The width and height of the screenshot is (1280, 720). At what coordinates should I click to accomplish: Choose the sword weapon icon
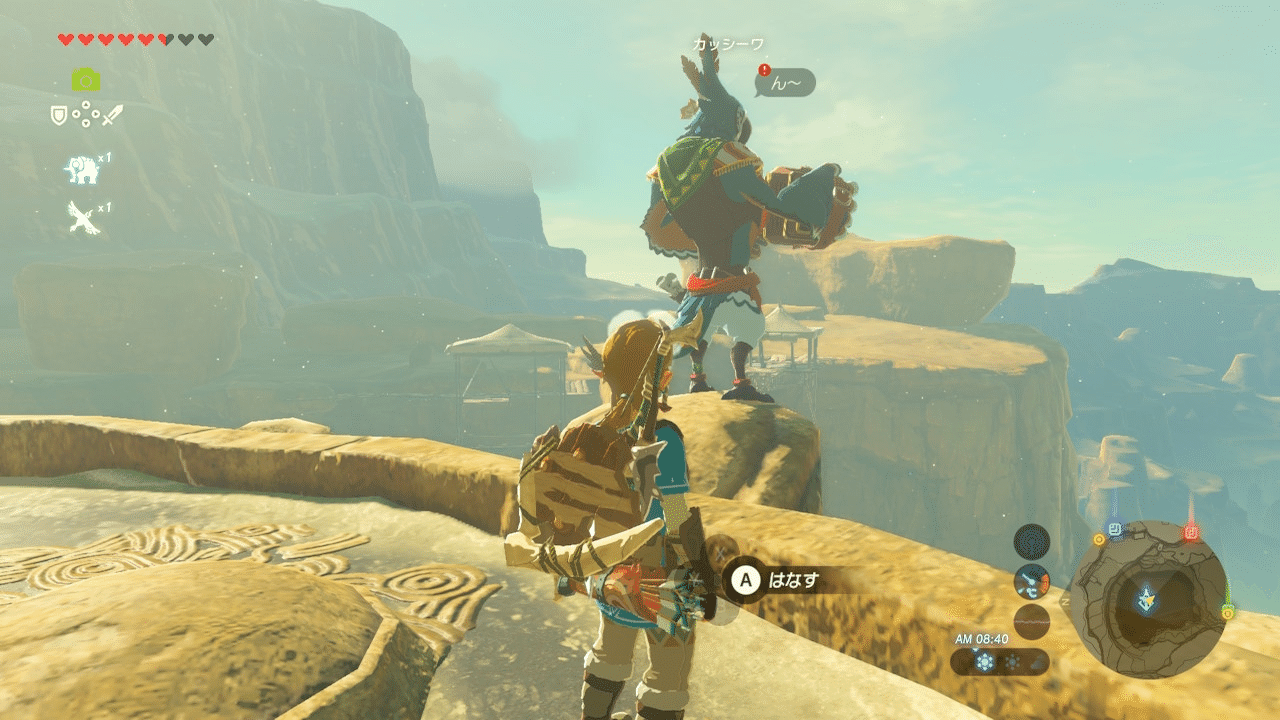coord(112,115)
